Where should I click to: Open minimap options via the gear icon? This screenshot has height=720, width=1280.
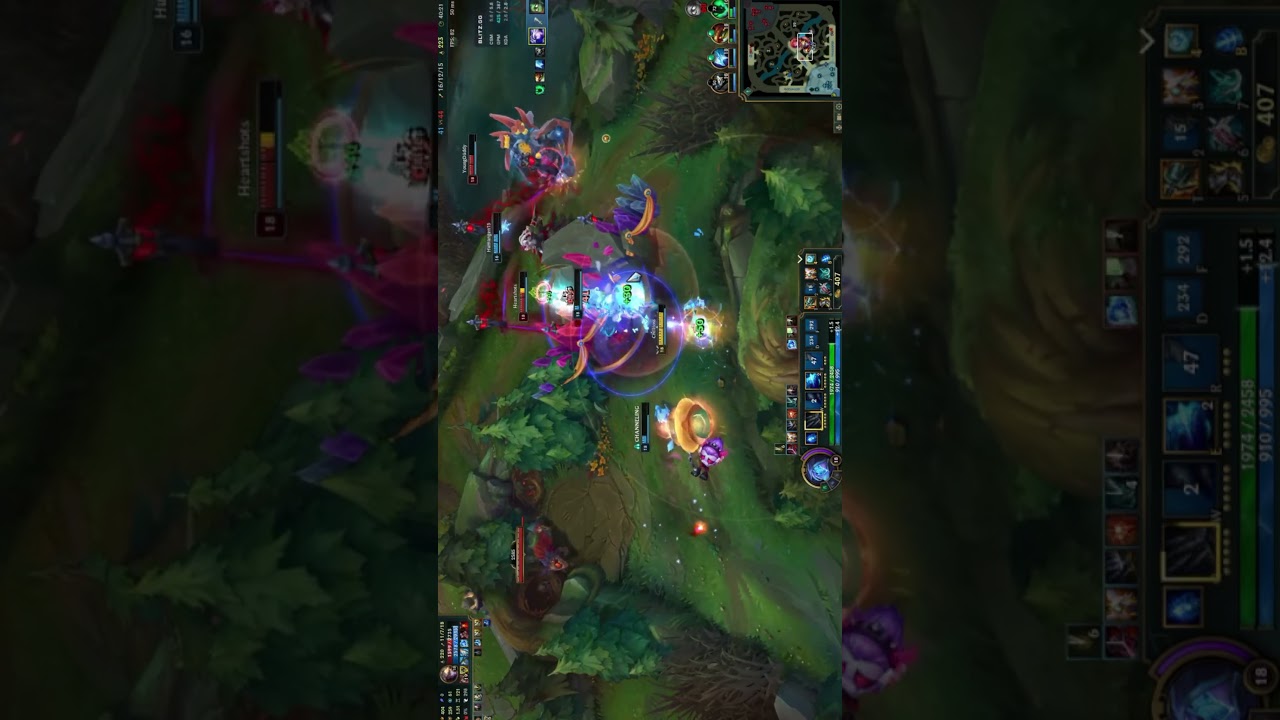pos(838,105)
